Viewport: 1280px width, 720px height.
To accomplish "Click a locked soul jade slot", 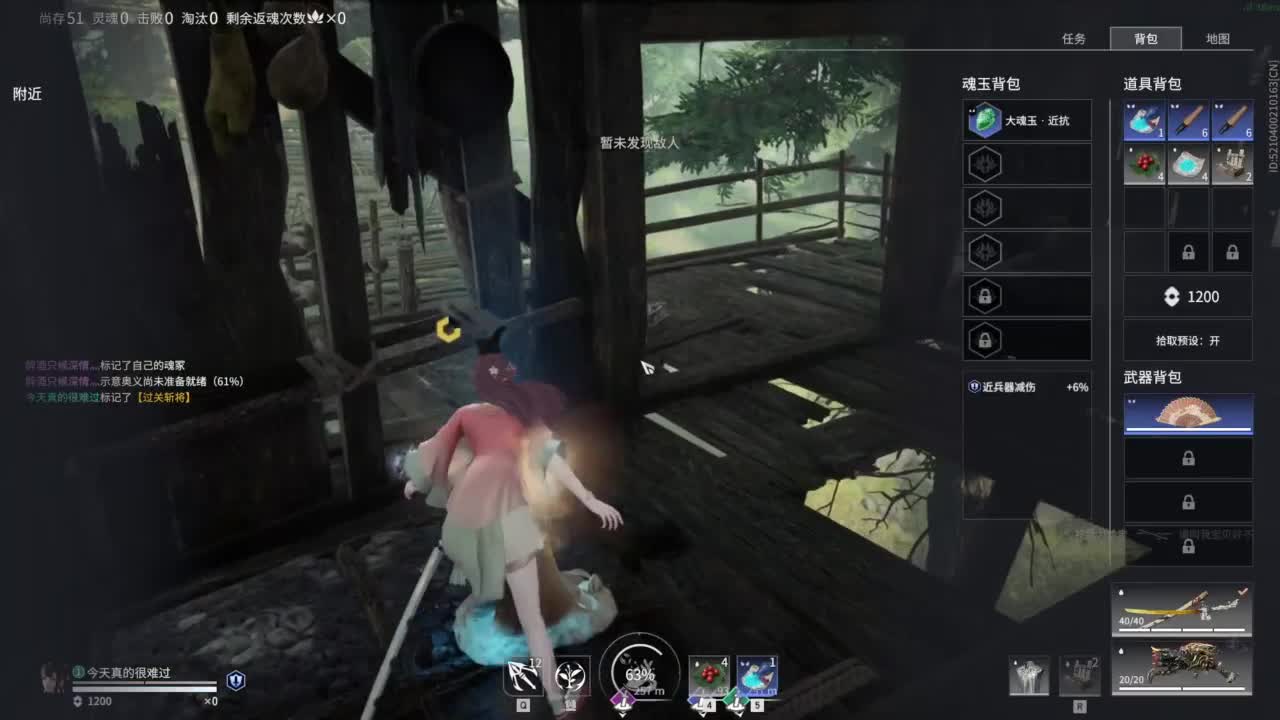I will click(1027, 295).
